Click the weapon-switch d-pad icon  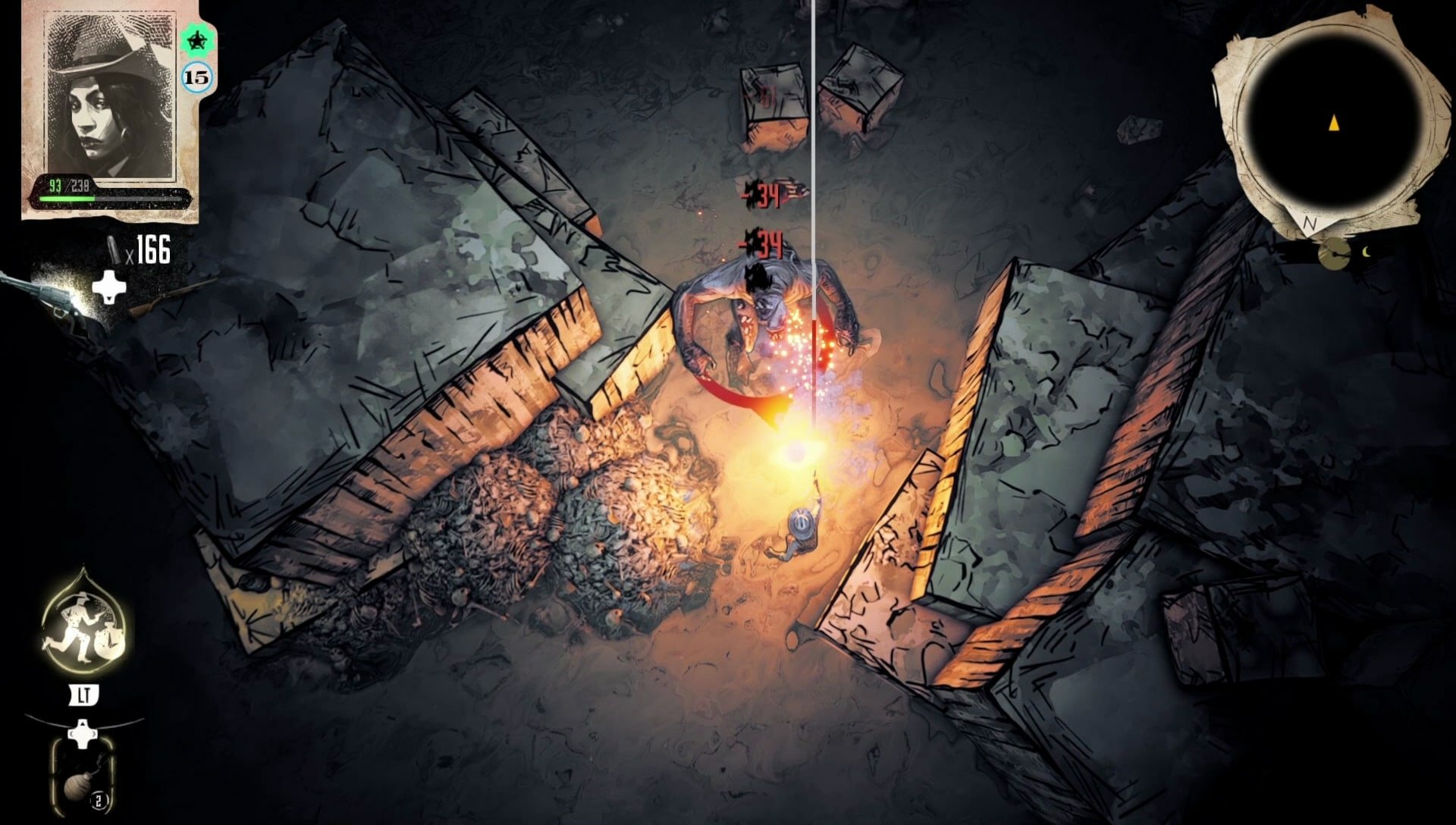click(x=110, y=288)
